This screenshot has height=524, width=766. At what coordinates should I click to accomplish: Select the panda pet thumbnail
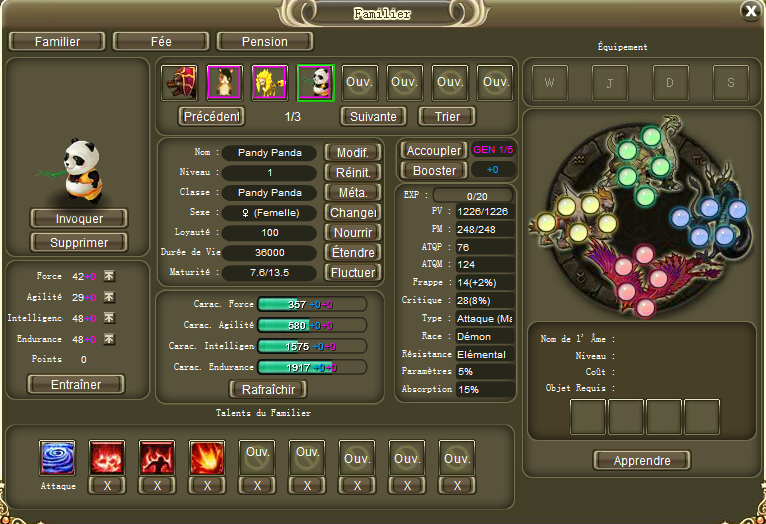point(315,82)
